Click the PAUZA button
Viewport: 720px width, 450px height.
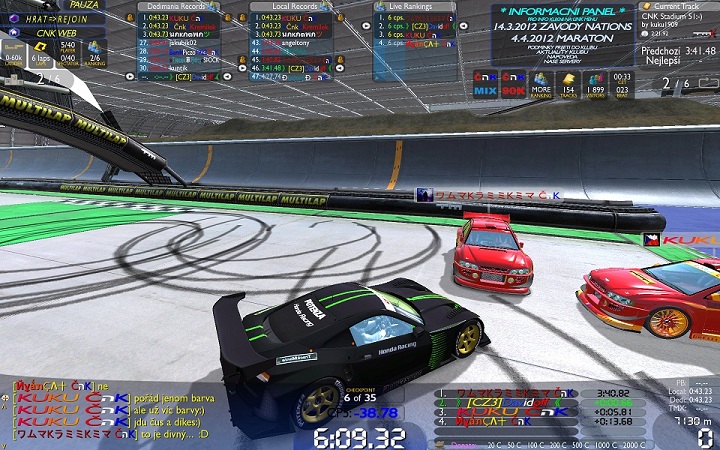[84, 5]
